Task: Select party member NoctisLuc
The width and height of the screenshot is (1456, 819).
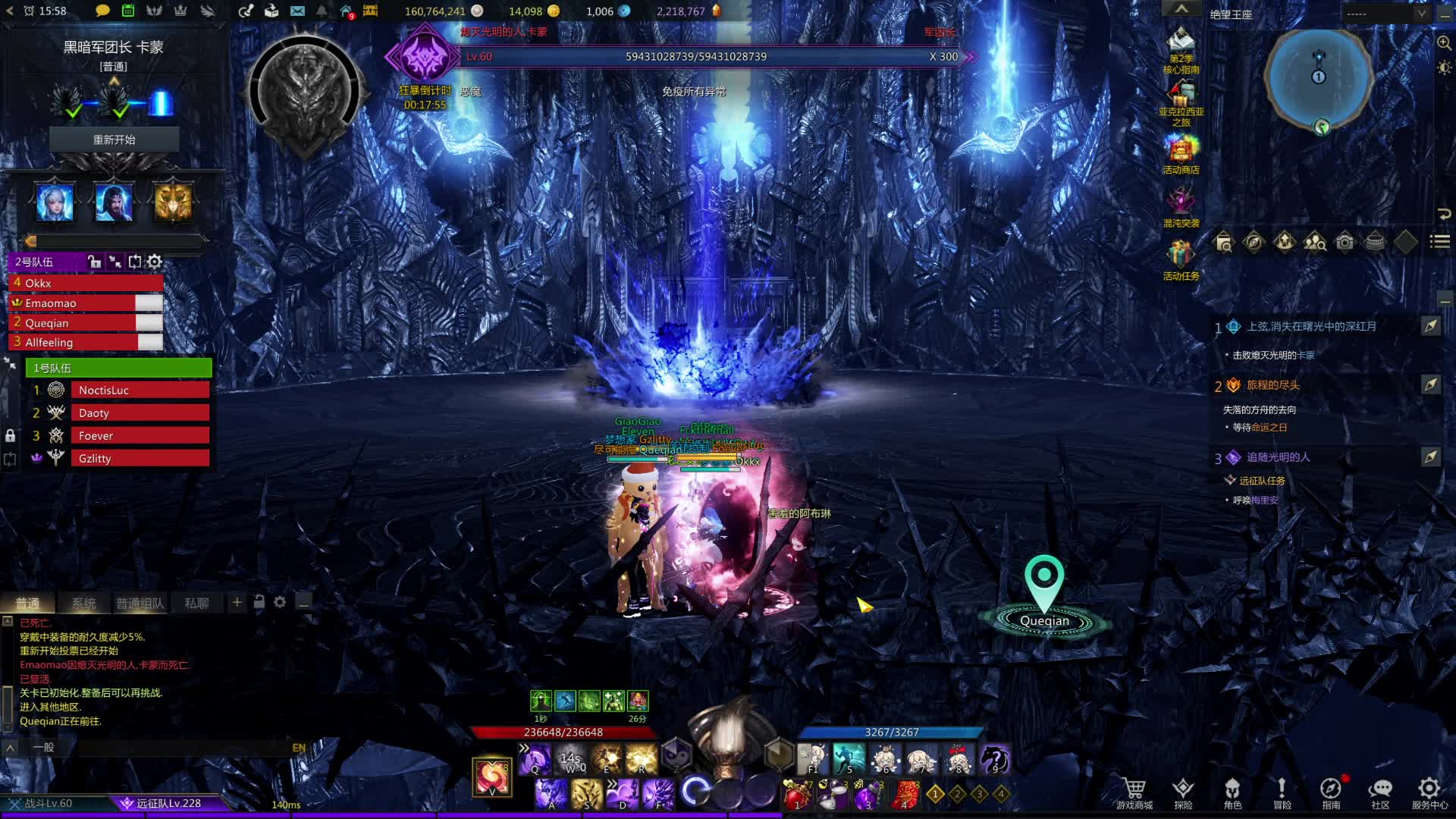Action: pyautogui.click(x=140, y=391)
